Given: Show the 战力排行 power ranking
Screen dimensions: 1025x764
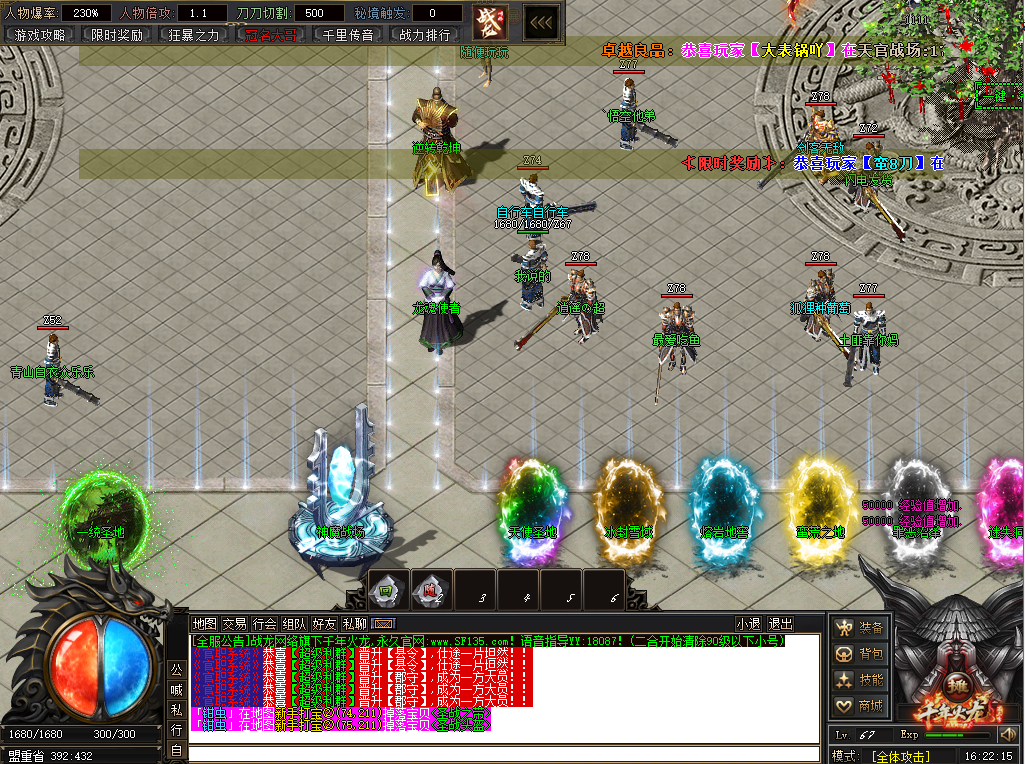Looking at the screenshot, I should point(425,34).
